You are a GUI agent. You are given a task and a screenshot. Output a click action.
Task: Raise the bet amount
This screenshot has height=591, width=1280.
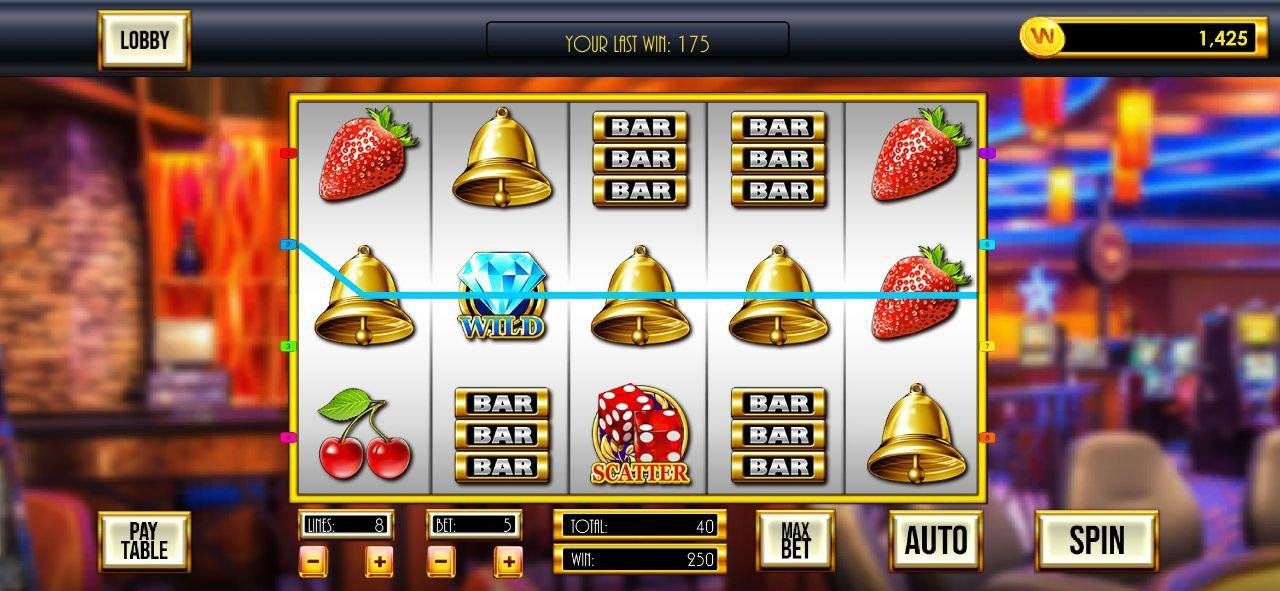point(508,562)
